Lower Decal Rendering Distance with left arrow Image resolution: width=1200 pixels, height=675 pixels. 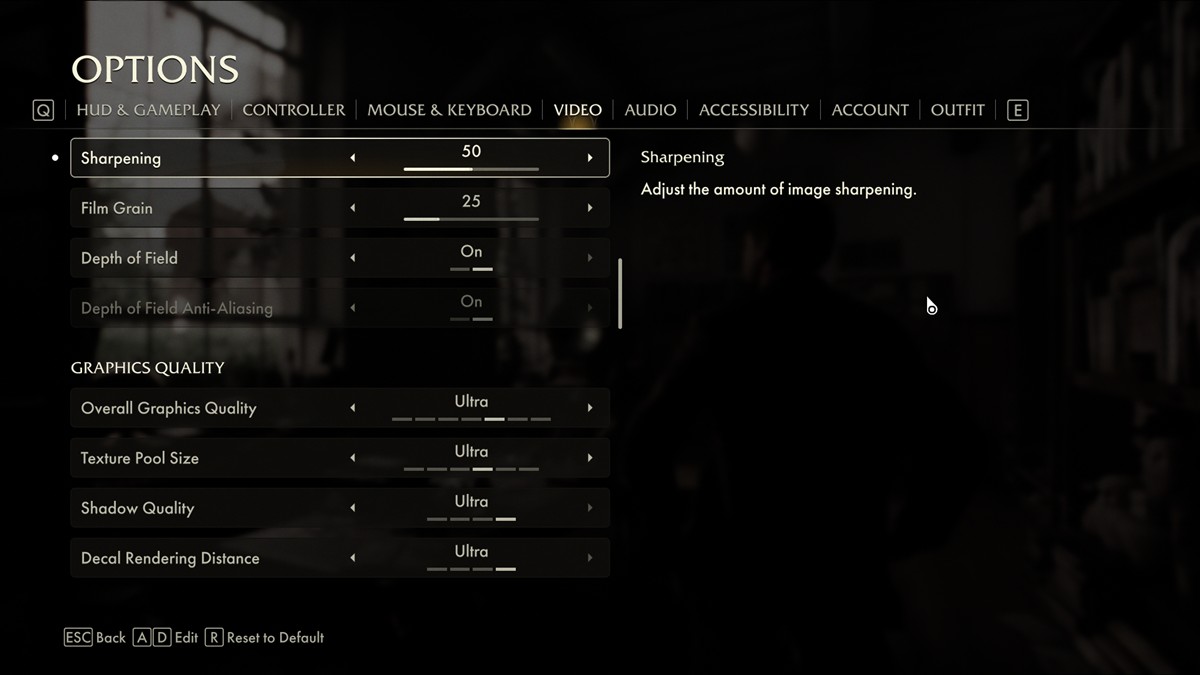tap(352, 558)
